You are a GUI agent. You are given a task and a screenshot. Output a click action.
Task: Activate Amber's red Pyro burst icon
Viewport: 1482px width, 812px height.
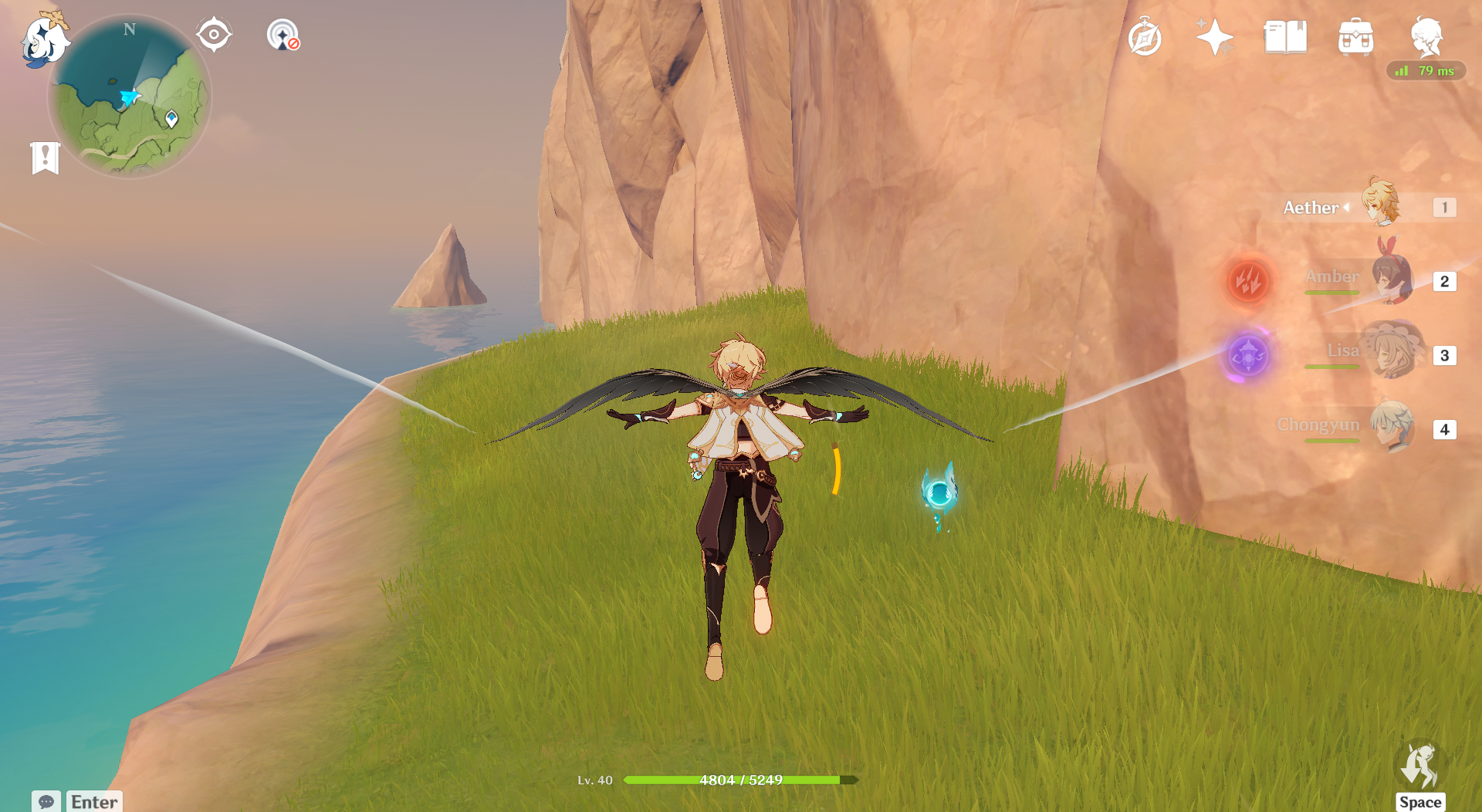click(x=1248, y=281)
